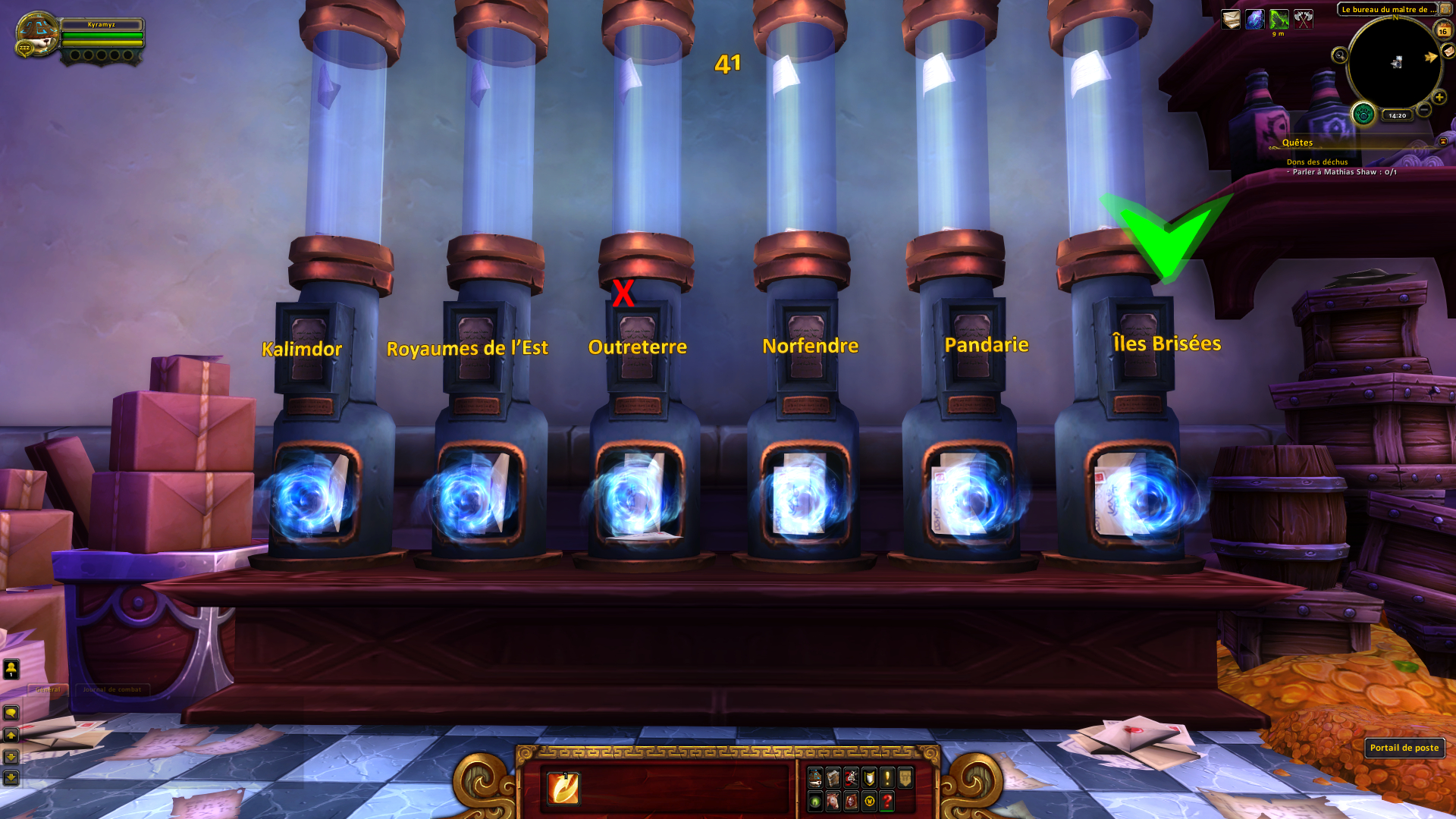Zoom in the minimap with the plus button
Viewport: 1456px width, 819px height.
[1439, 97]
